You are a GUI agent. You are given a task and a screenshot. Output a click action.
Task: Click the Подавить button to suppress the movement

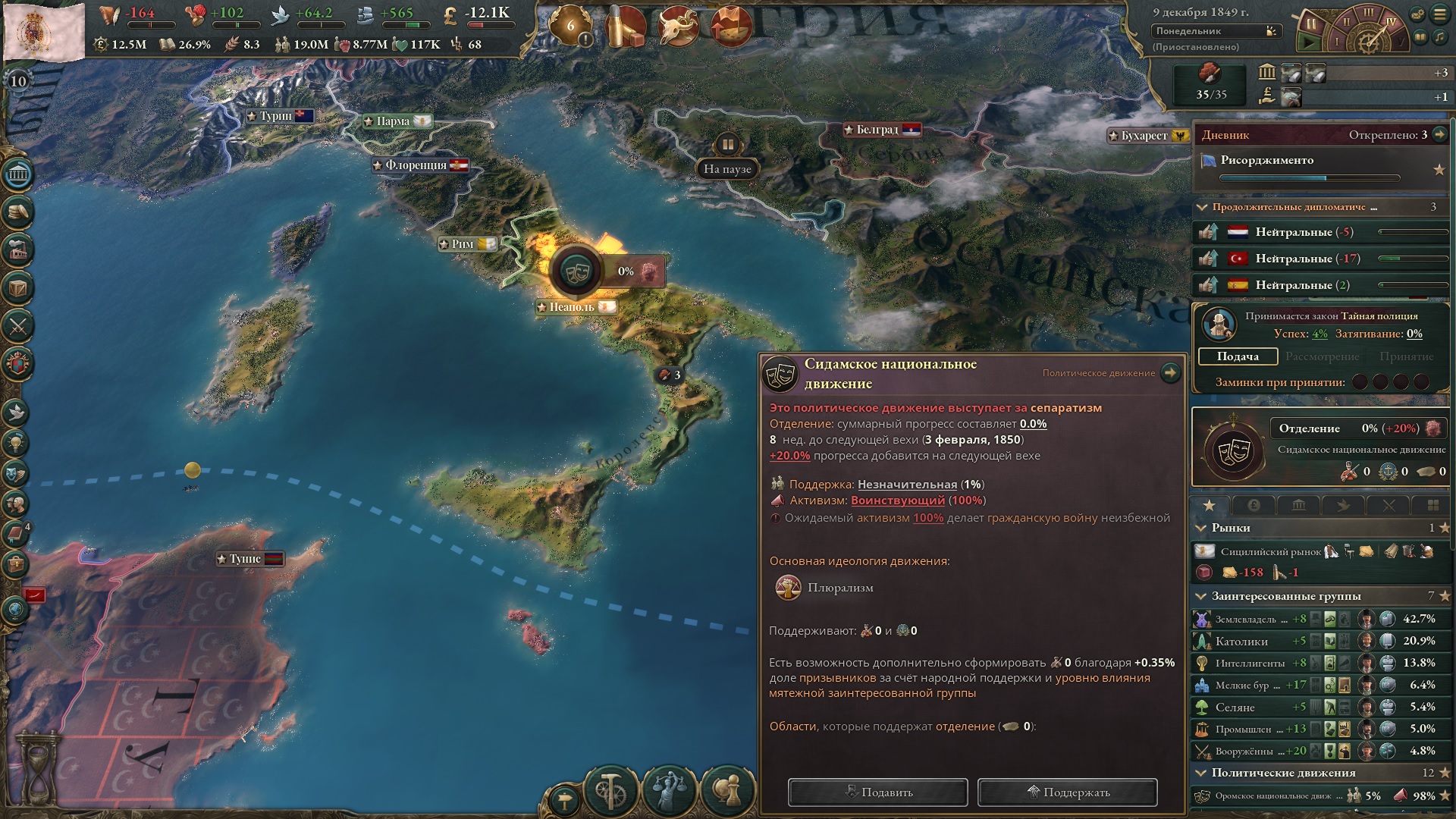pyautogui.click(x=877, y=792)
